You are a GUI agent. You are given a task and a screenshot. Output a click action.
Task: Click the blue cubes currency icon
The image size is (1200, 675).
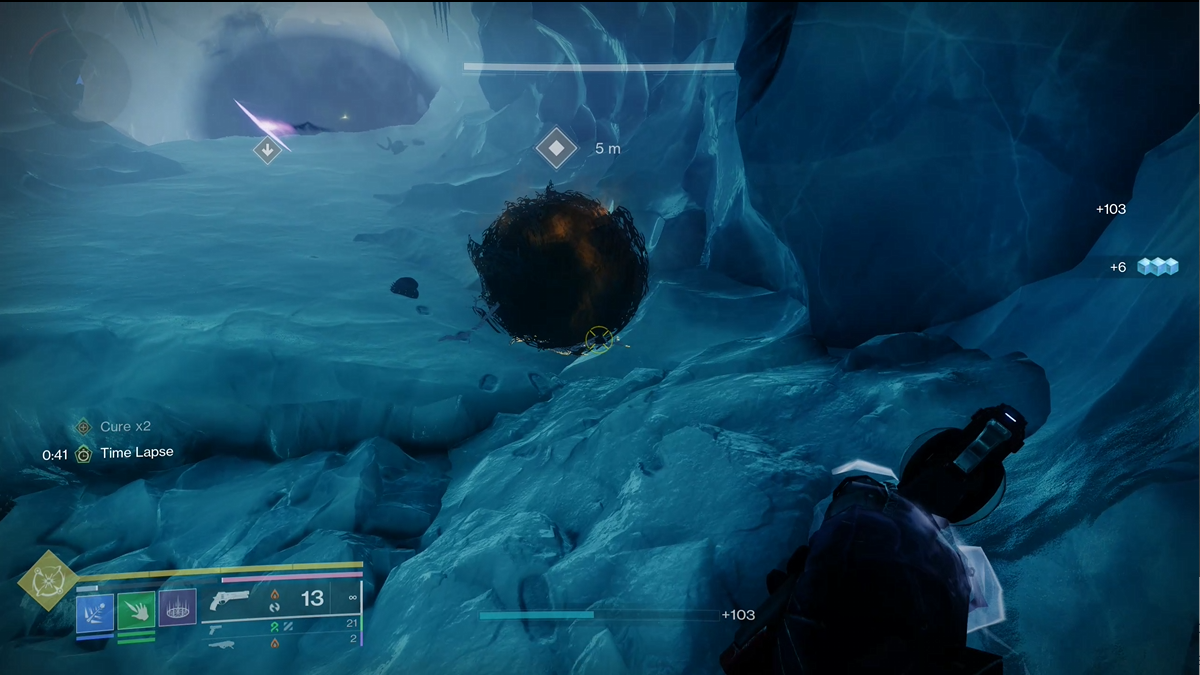tap(1156, 267)
